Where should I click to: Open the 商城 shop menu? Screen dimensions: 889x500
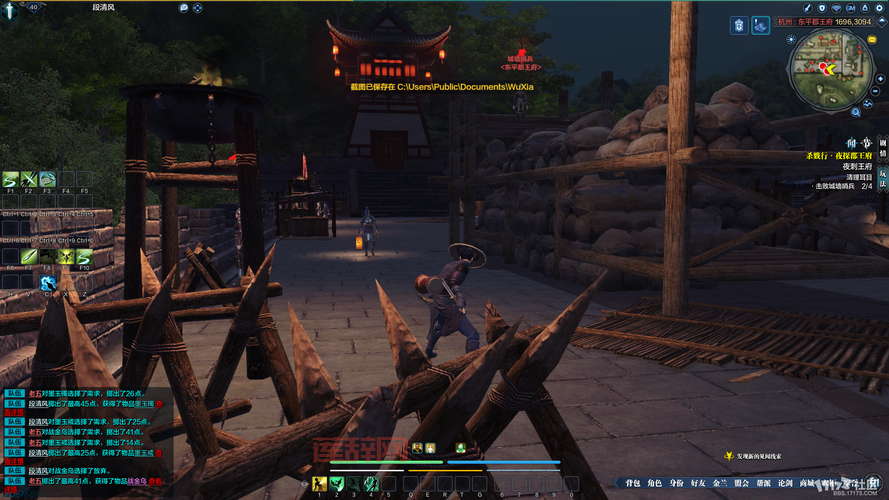pos(807,483)
